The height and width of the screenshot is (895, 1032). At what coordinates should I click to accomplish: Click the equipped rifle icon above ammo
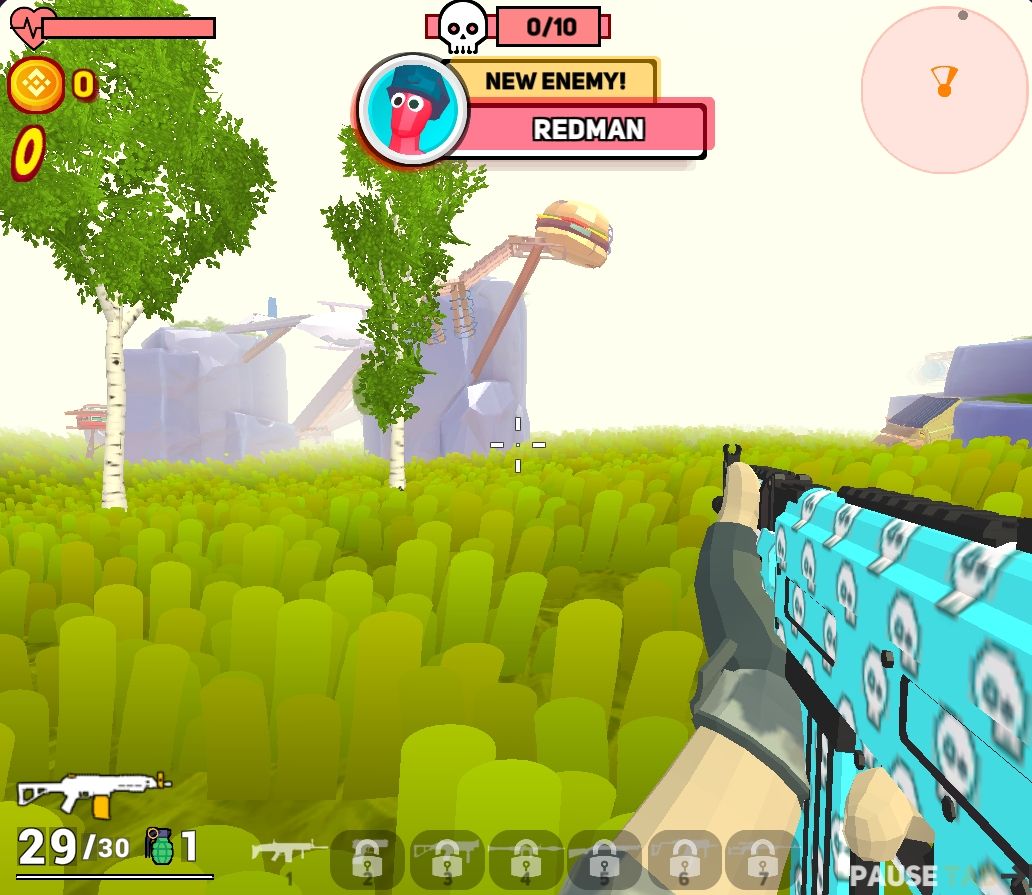click(93, 792)
